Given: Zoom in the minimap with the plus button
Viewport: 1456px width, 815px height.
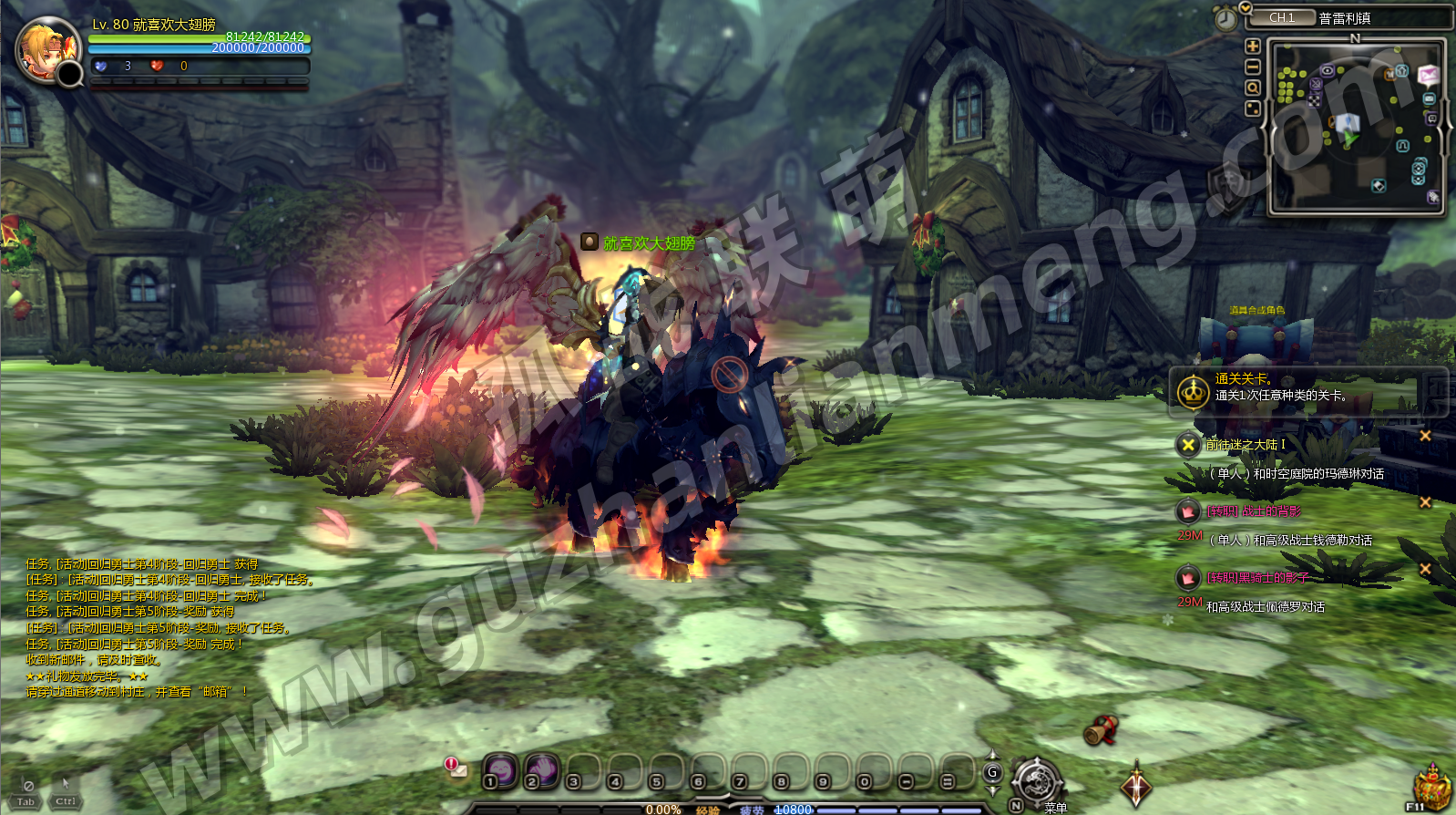Looking at the screenshot, I should pos(1253,46).
